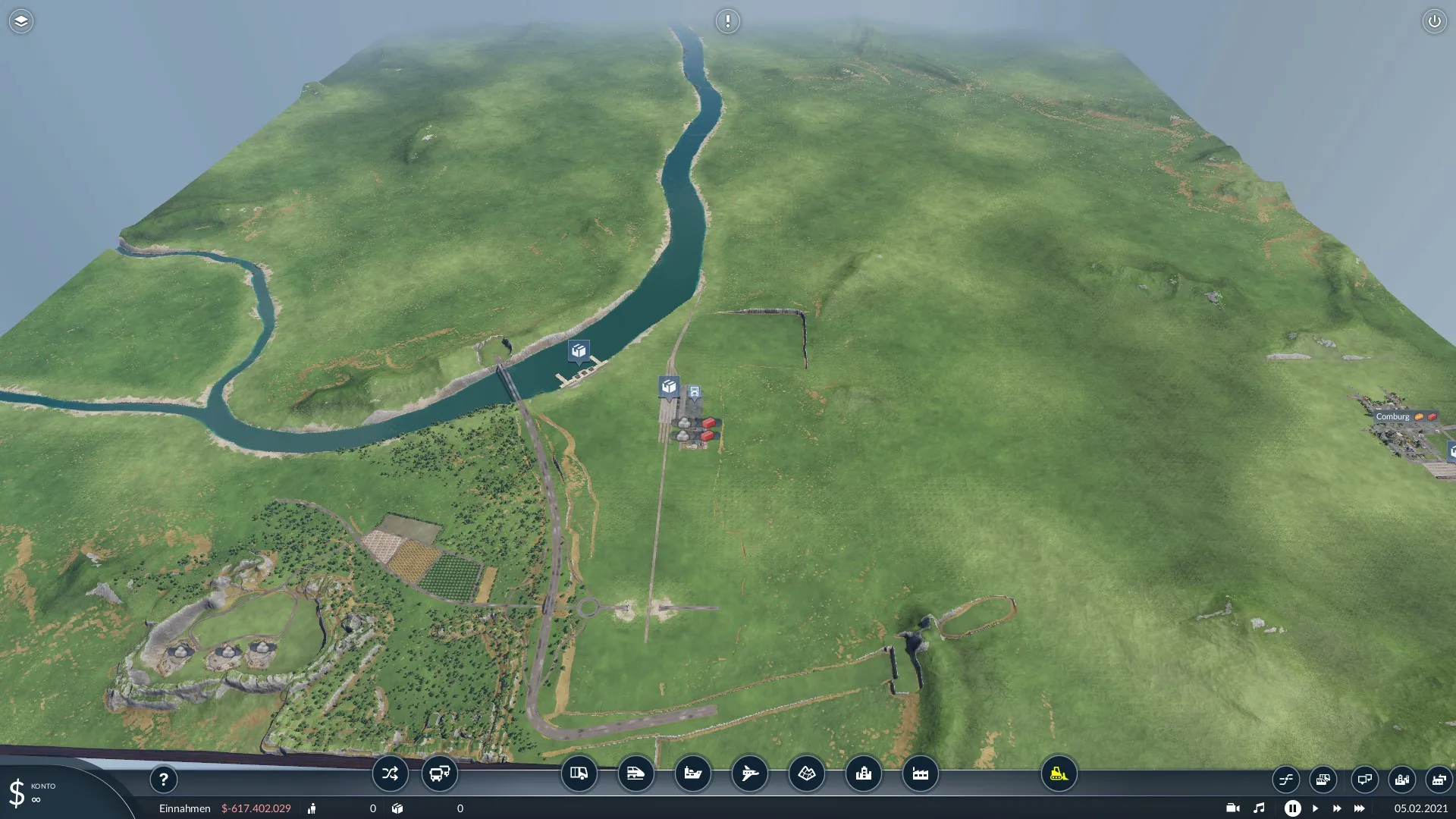Open the terrain landscaping tool
This screenshot has width=1456, height=819.
click(806, 773)
